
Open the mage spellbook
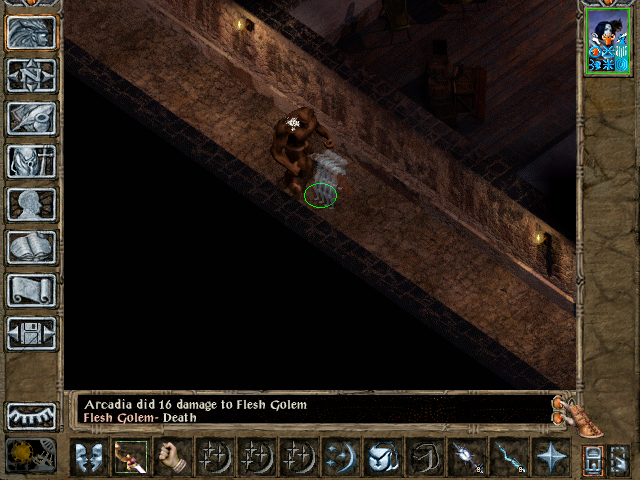click(31, 247)
